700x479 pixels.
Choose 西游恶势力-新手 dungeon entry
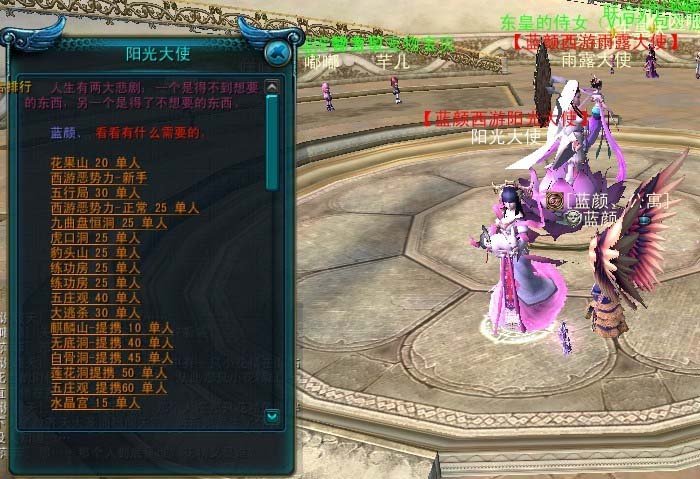point(98,178)
